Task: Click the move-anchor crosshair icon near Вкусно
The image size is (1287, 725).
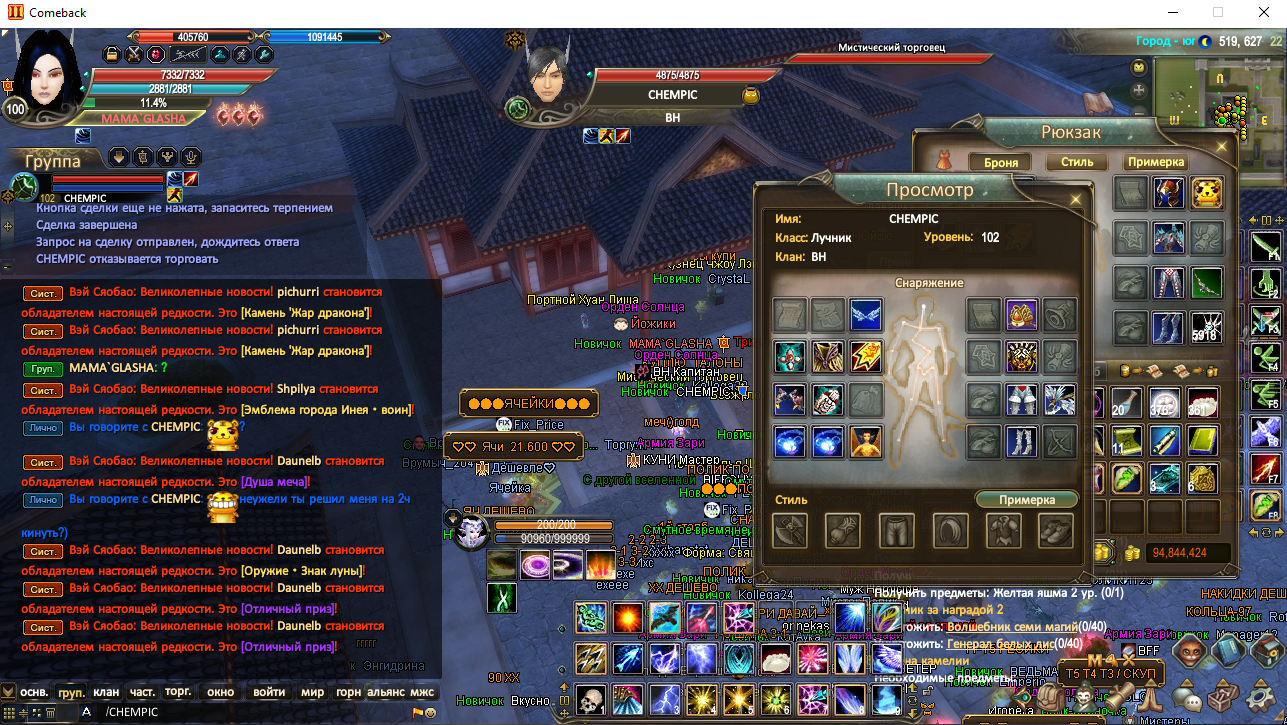Action: [564, 713]
